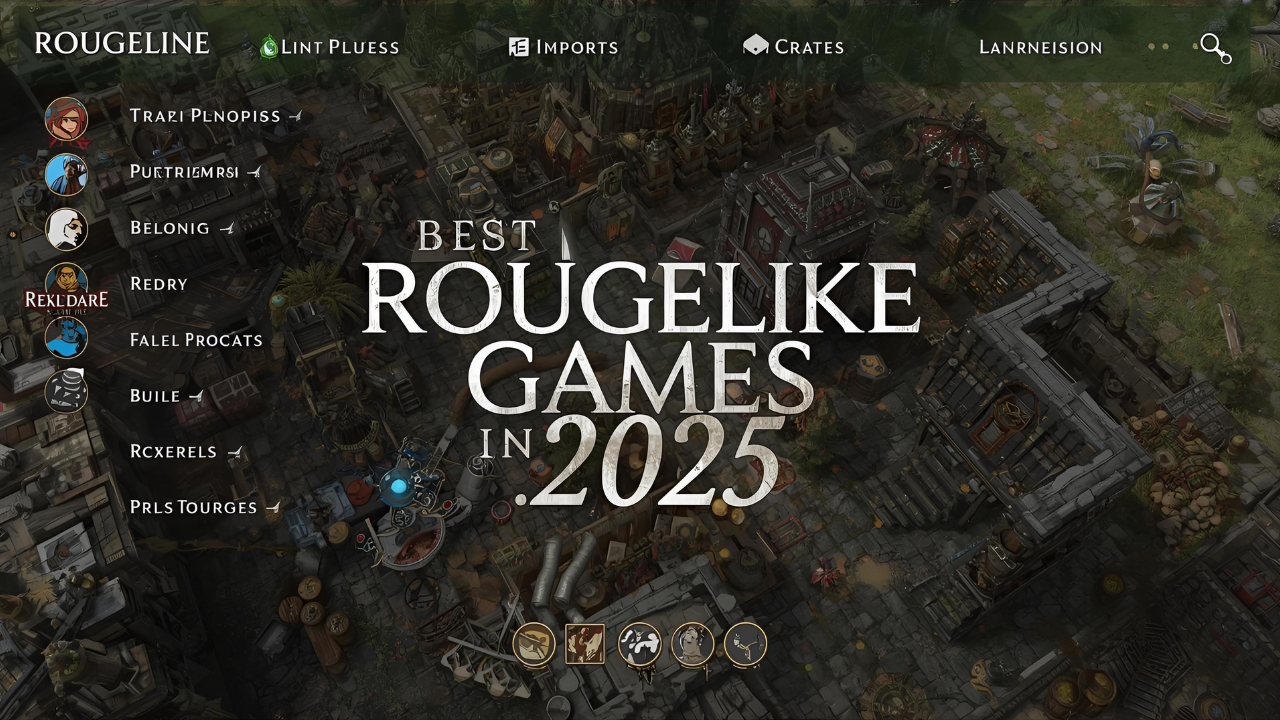Expand the Buile list item
1280x720 pixels.
pyautogui.click(x=196, y=395)
